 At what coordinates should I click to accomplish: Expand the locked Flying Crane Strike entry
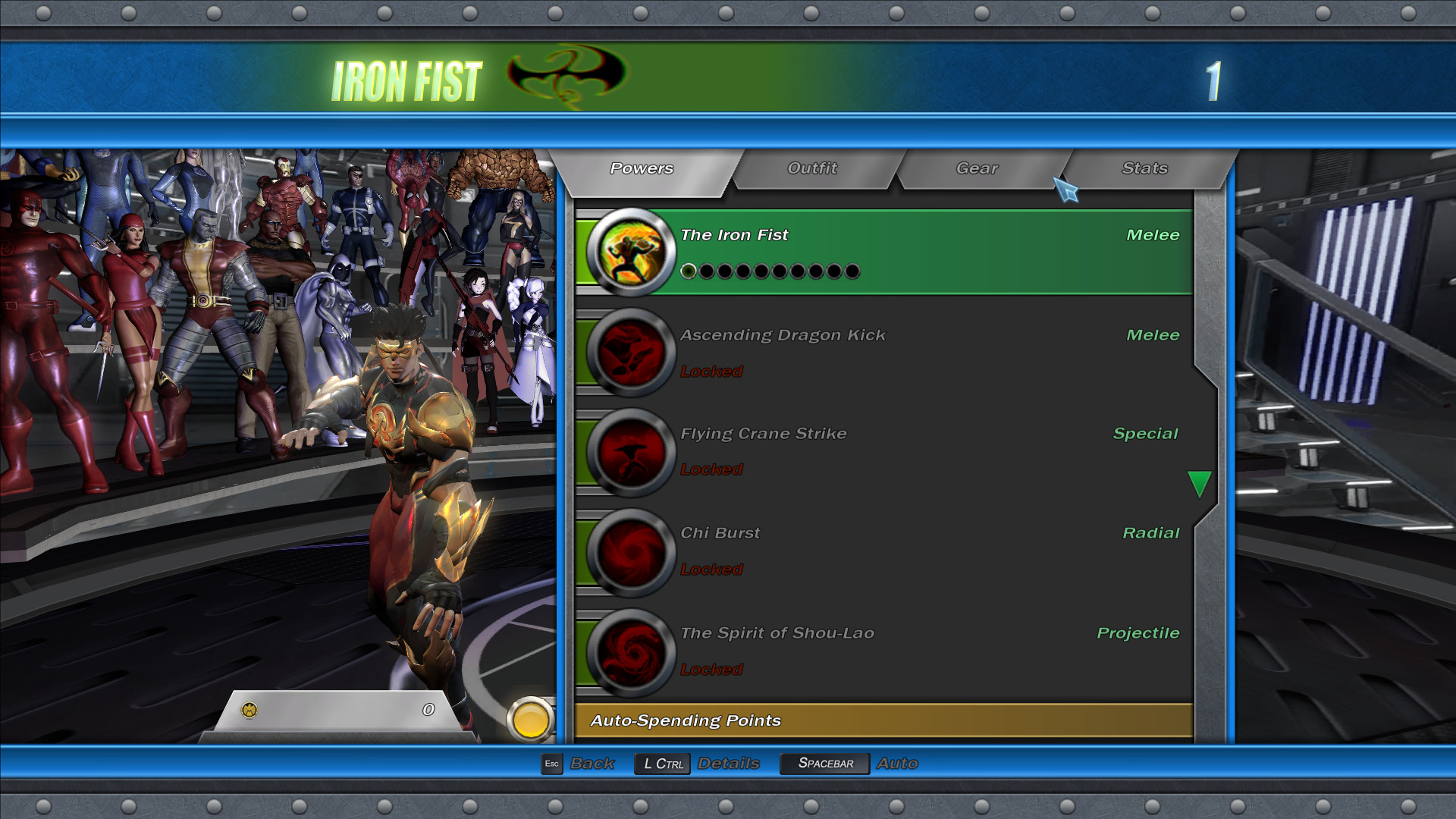[834, 452]
